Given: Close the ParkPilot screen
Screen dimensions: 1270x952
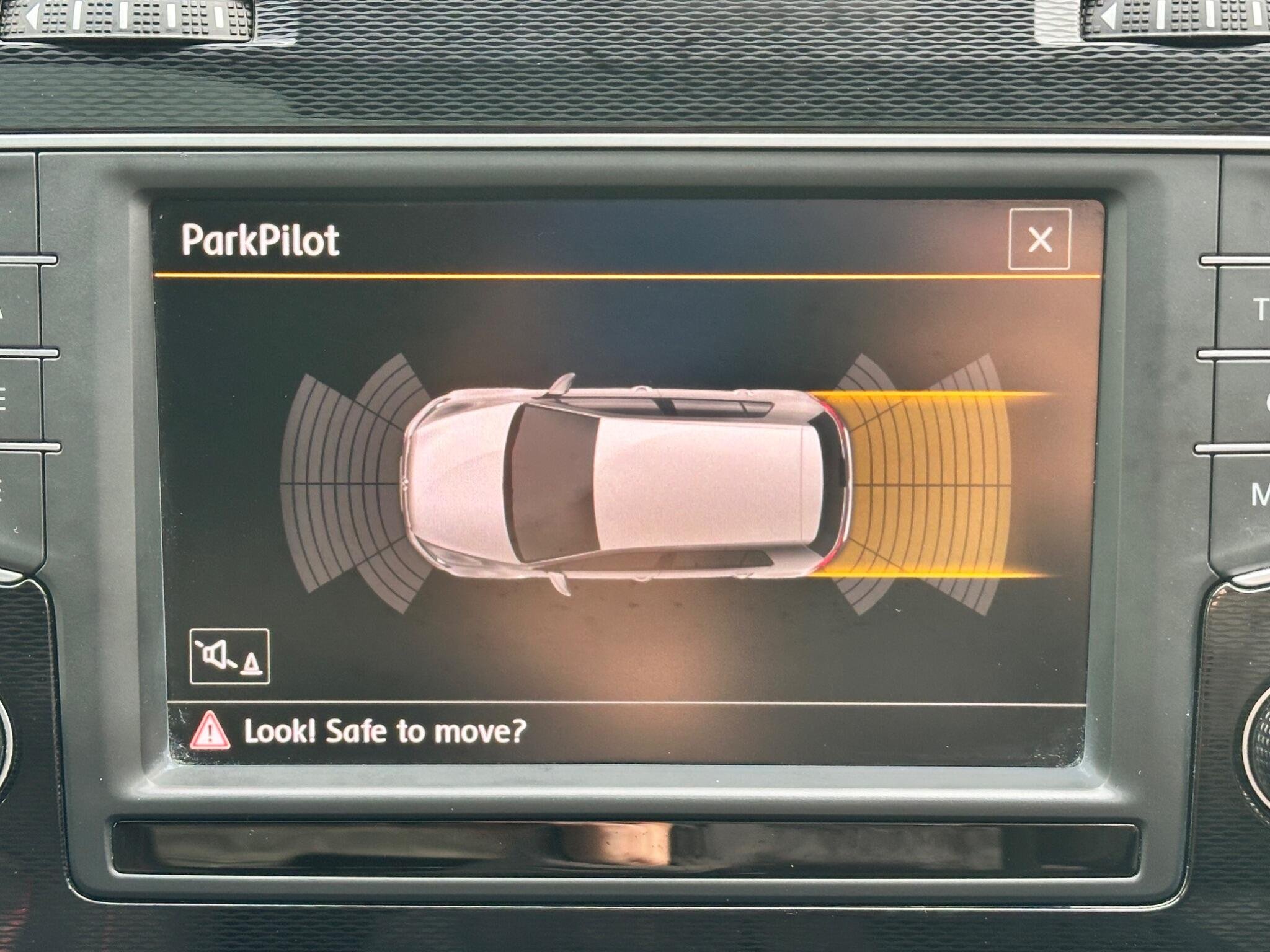Looking at the screenshot, I should coord(1039,239).
